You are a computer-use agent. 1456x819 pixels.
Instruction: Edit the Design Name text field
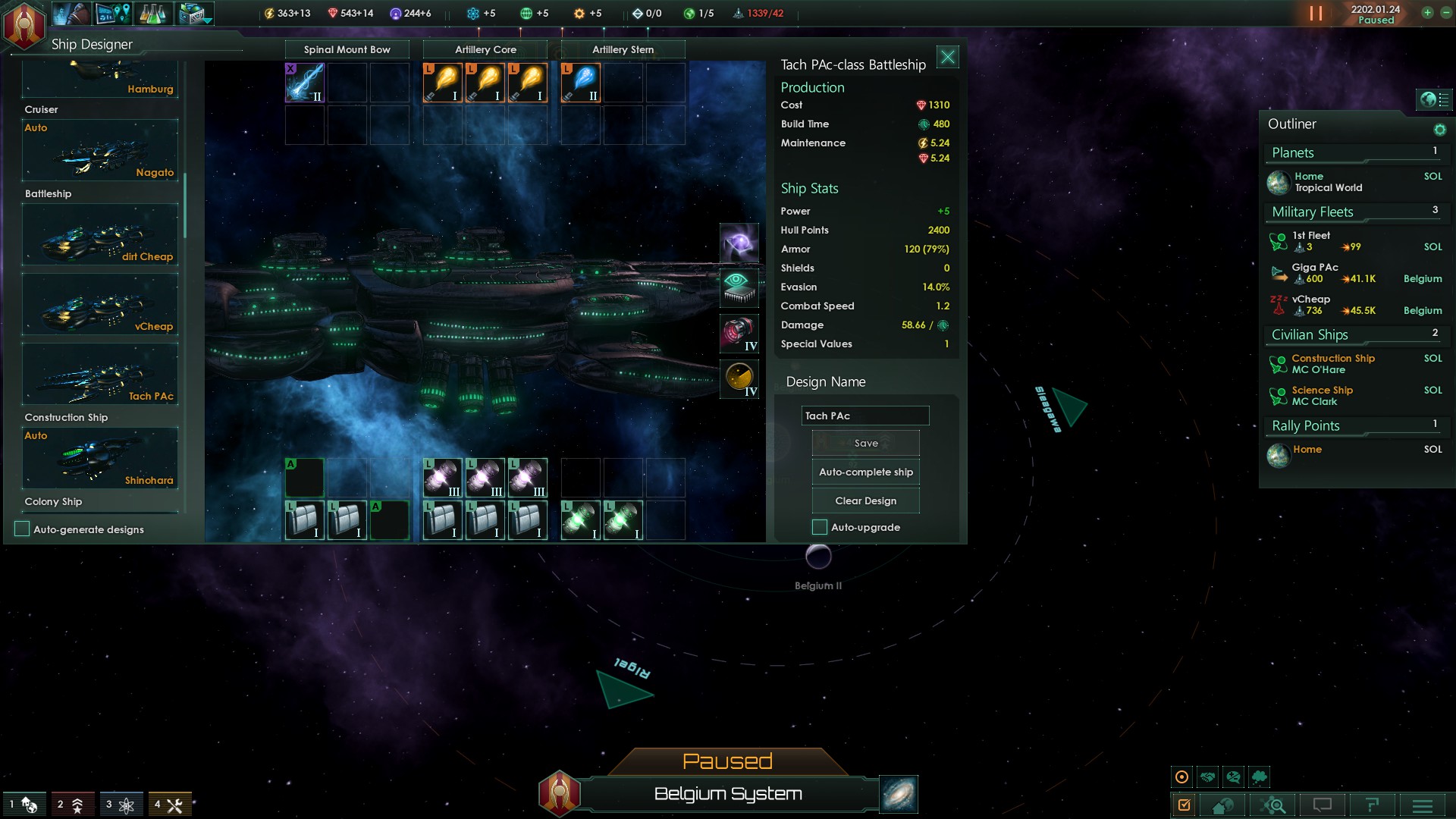[864, 416]
